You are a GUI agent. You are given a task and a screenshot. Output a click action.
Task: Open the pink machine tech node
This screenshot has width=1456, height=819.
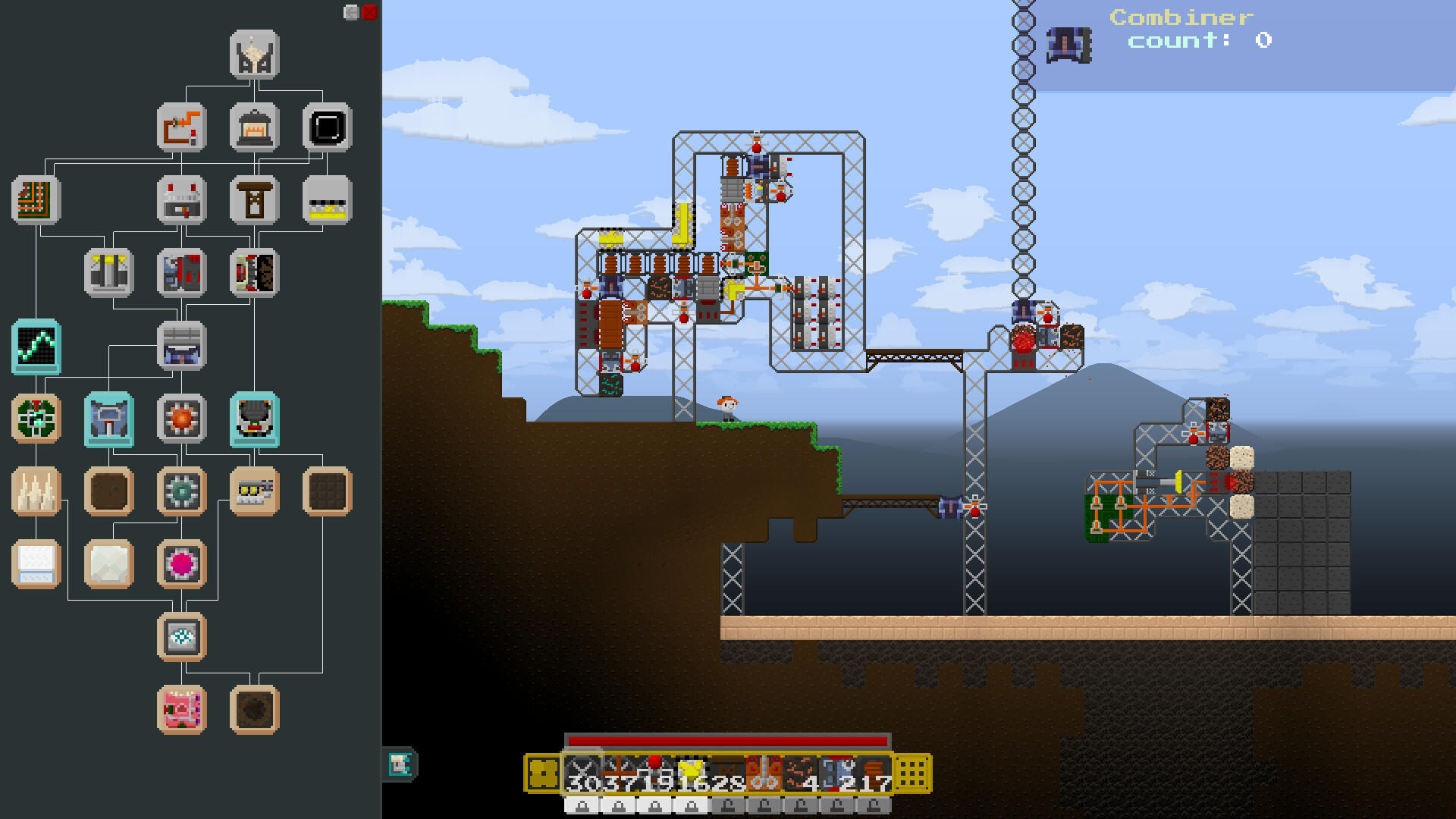tap(181, 710)
